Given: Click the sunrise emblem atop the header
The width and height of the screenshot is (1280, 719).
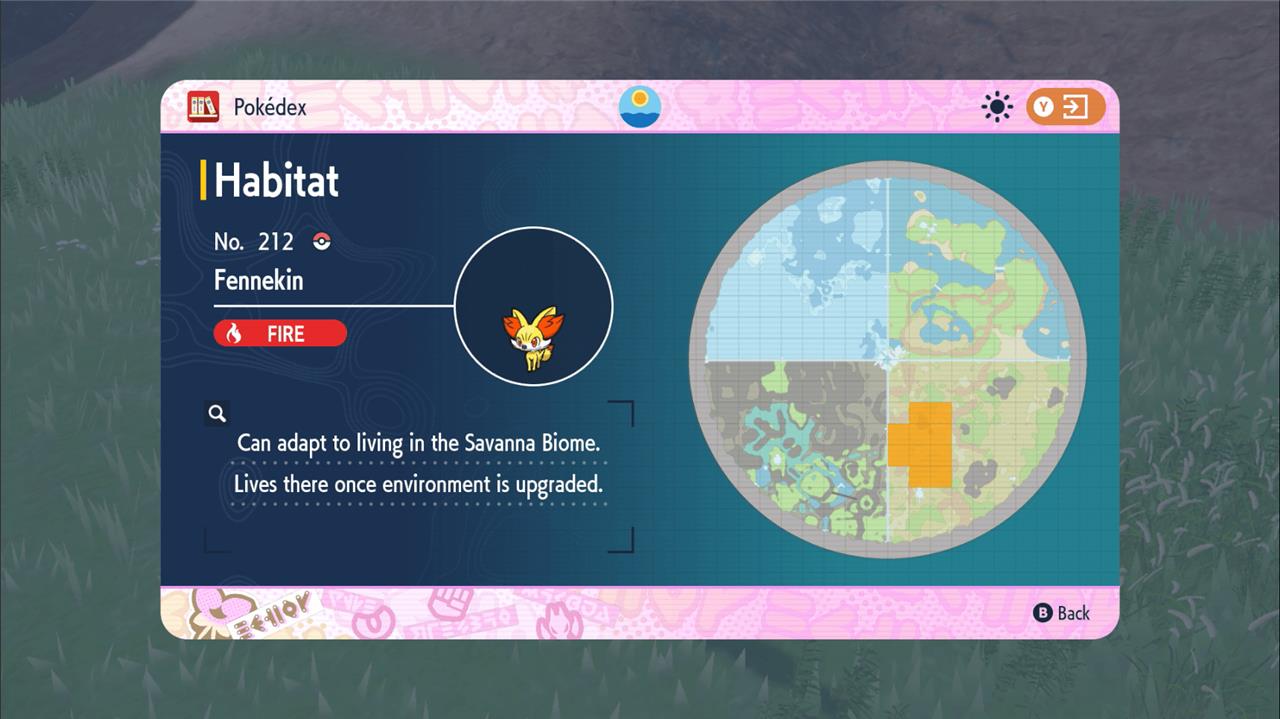Looking at the screenshot, I should (640, 107).
